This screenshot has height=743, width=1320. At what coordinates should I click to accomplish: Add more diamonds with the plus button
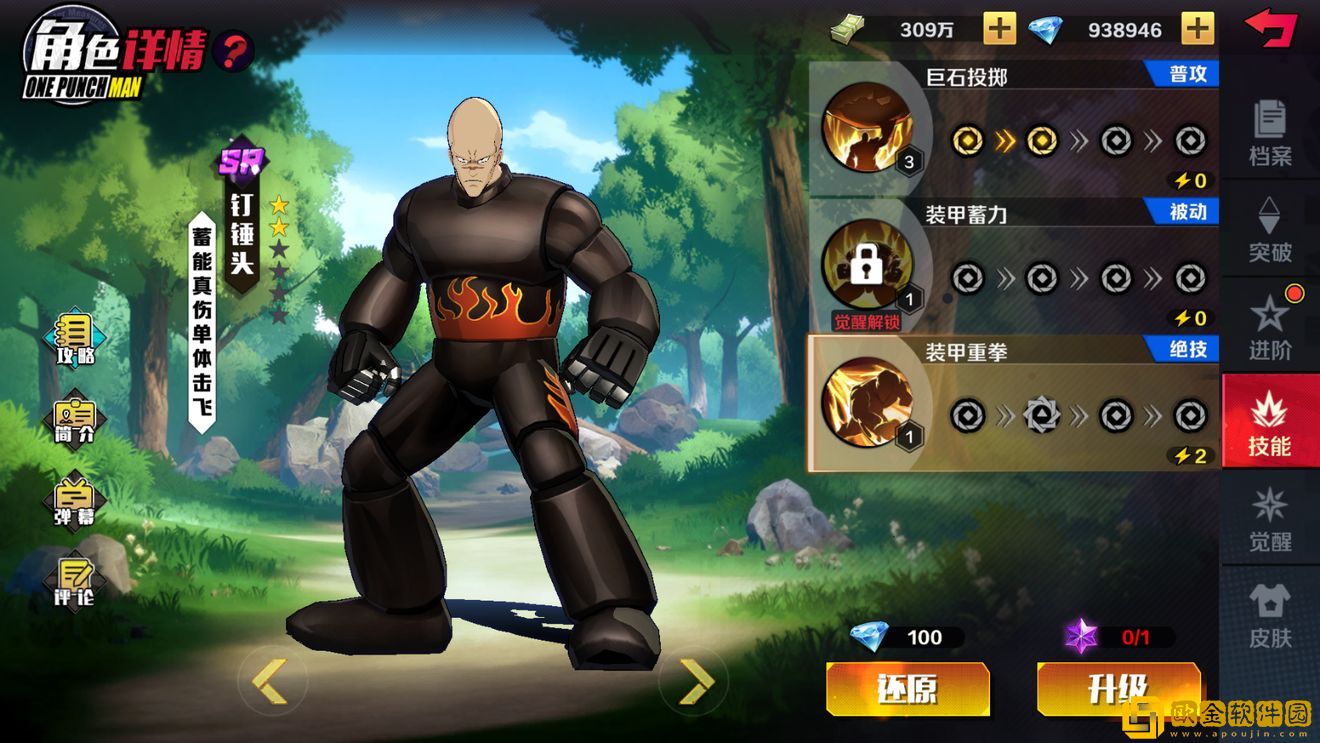1197,29
